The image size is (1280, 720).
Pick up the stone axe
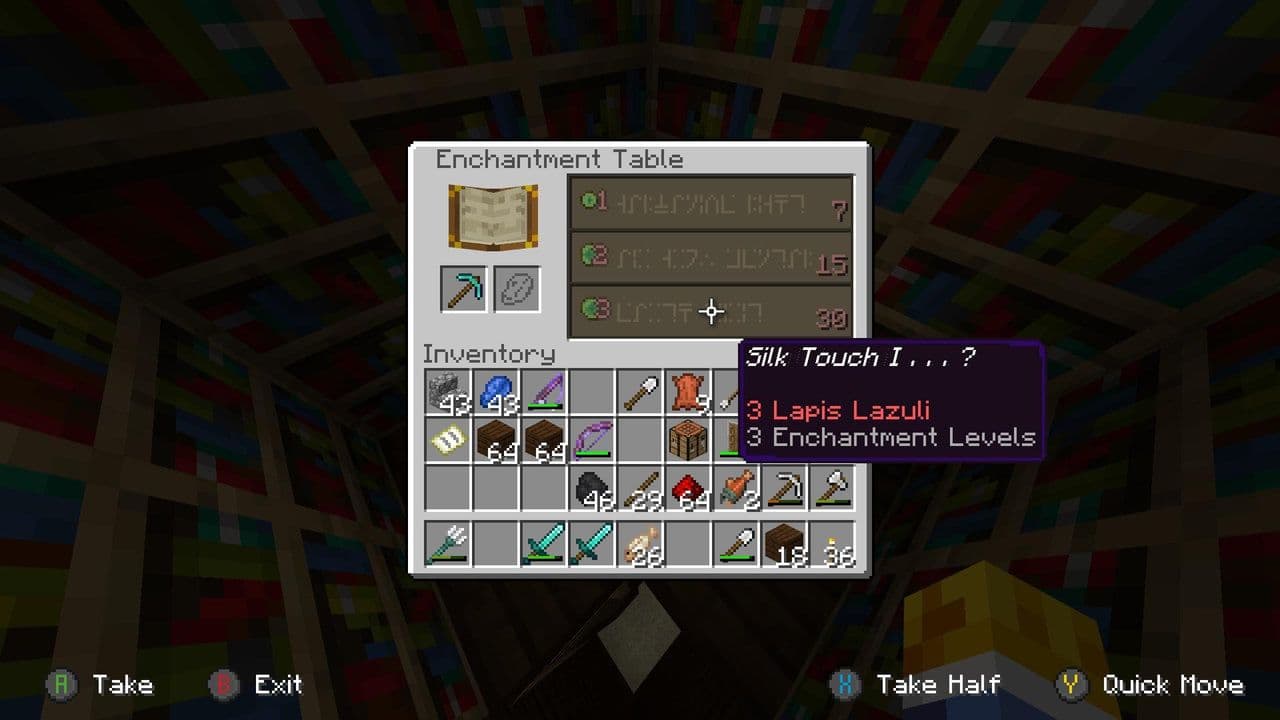[833, 490]
